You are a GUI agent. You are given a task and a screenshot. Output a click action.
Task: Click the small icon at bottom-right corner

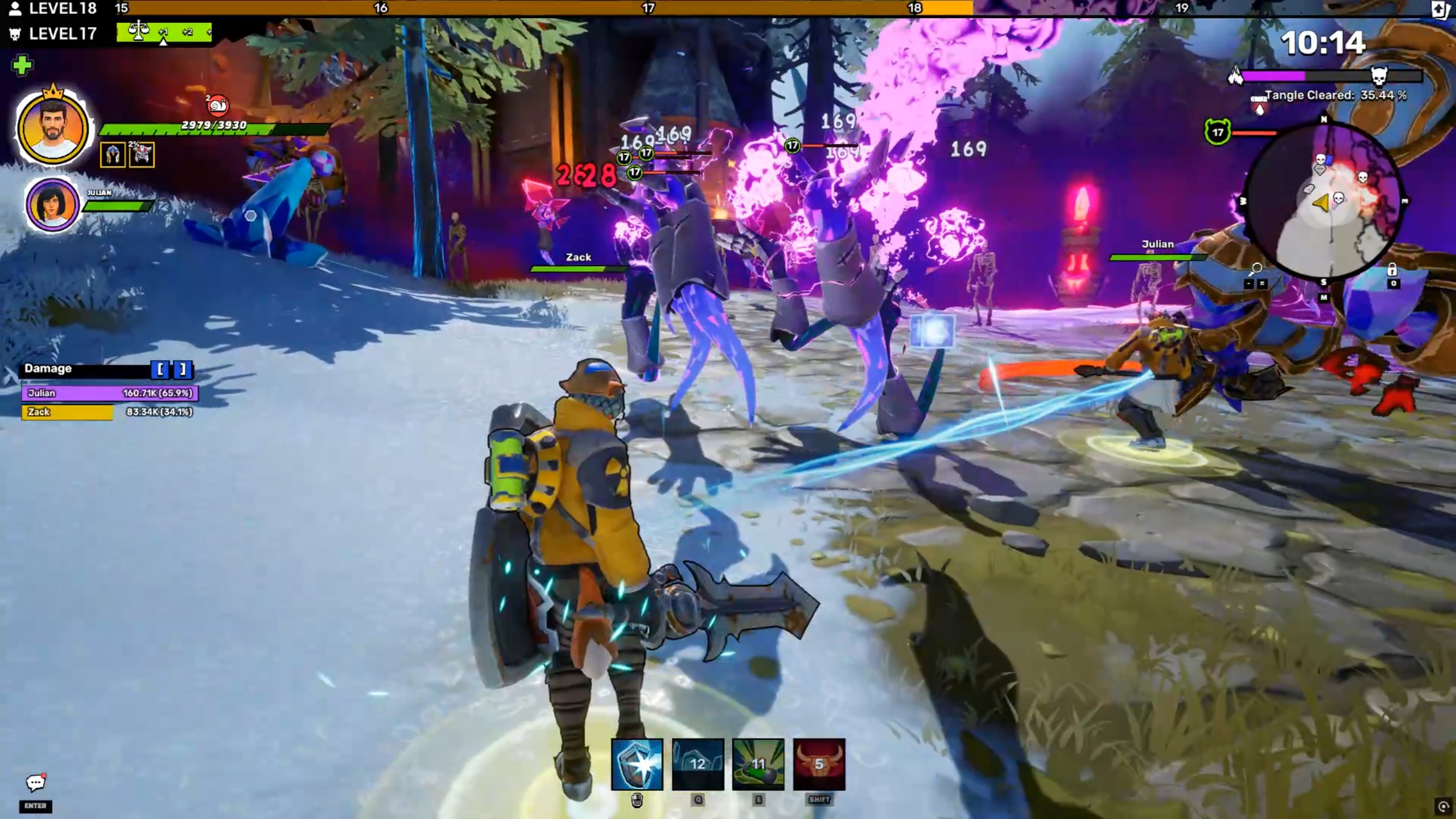1443,806
